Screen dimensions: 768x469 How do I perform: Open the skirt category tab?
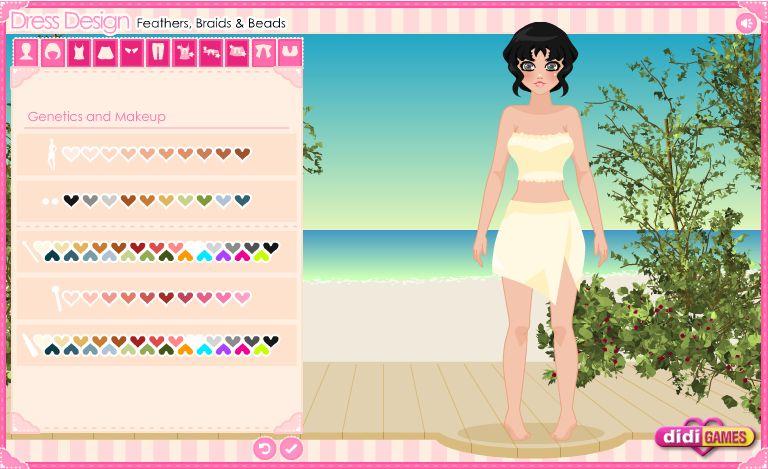pyautogui.click(x=104, y=53)
